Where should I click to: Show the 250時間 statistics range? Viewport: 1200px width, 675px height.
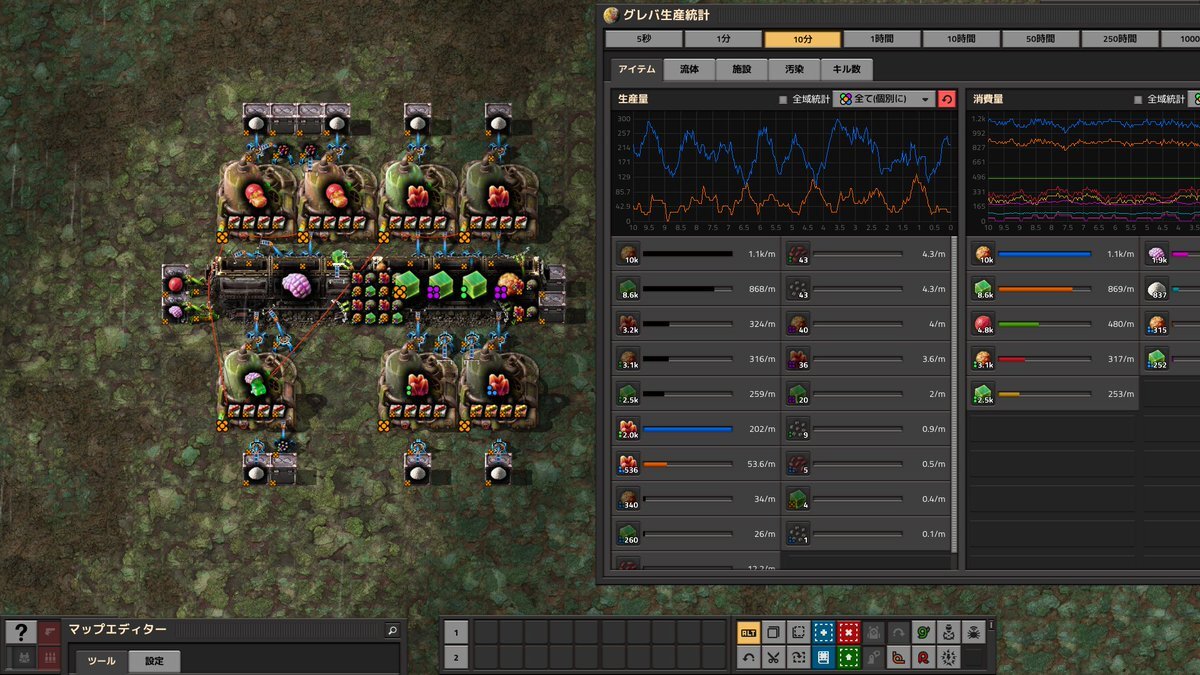[x=1118, y=39]
